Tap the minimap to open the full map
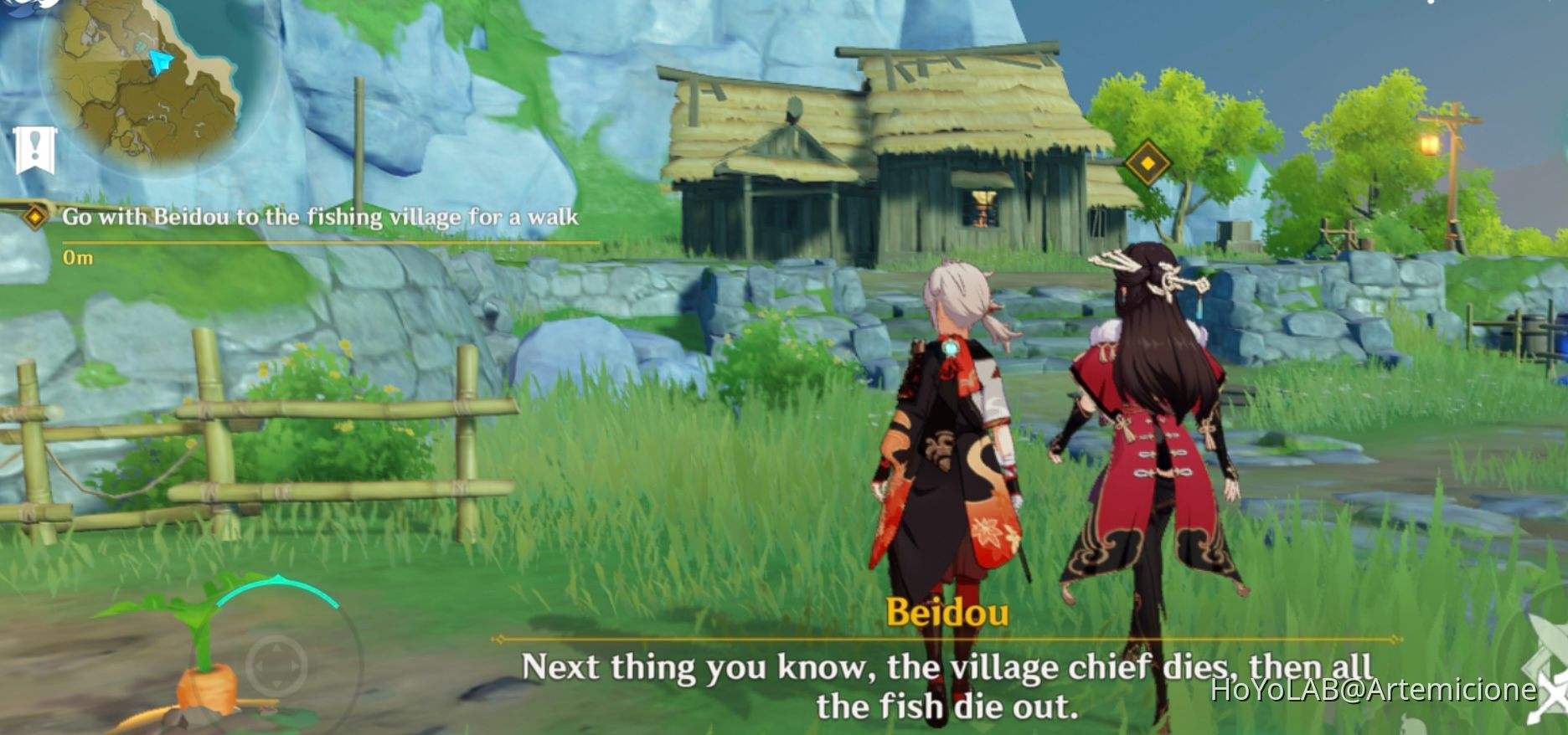This screenshot has height=735, width=1568. 147,80
